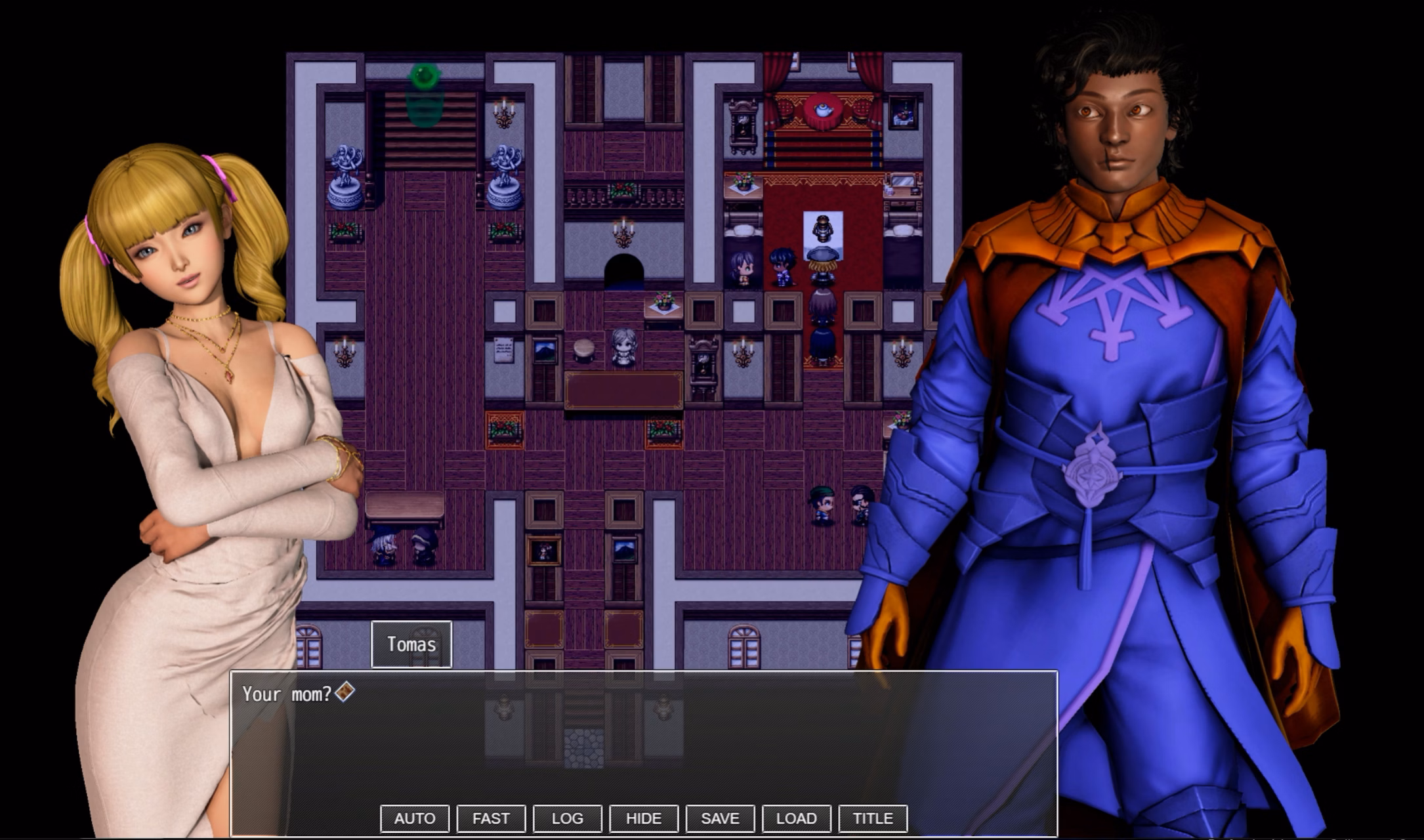
Task: Open the SAVE menu
Action: [720, 818]
